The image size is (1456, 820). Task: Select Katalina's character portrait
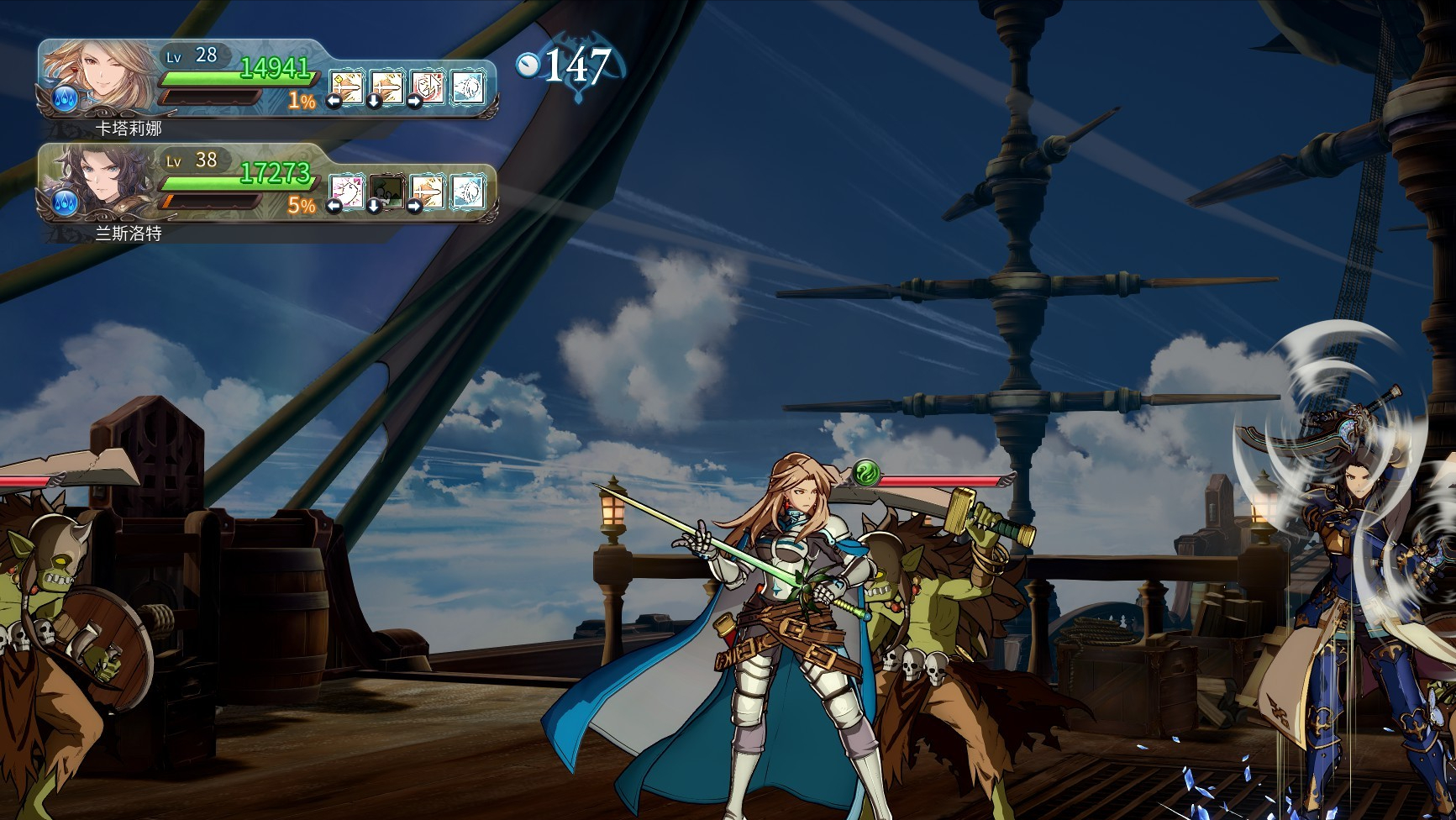pyautogui.click(x=99, y=77)
